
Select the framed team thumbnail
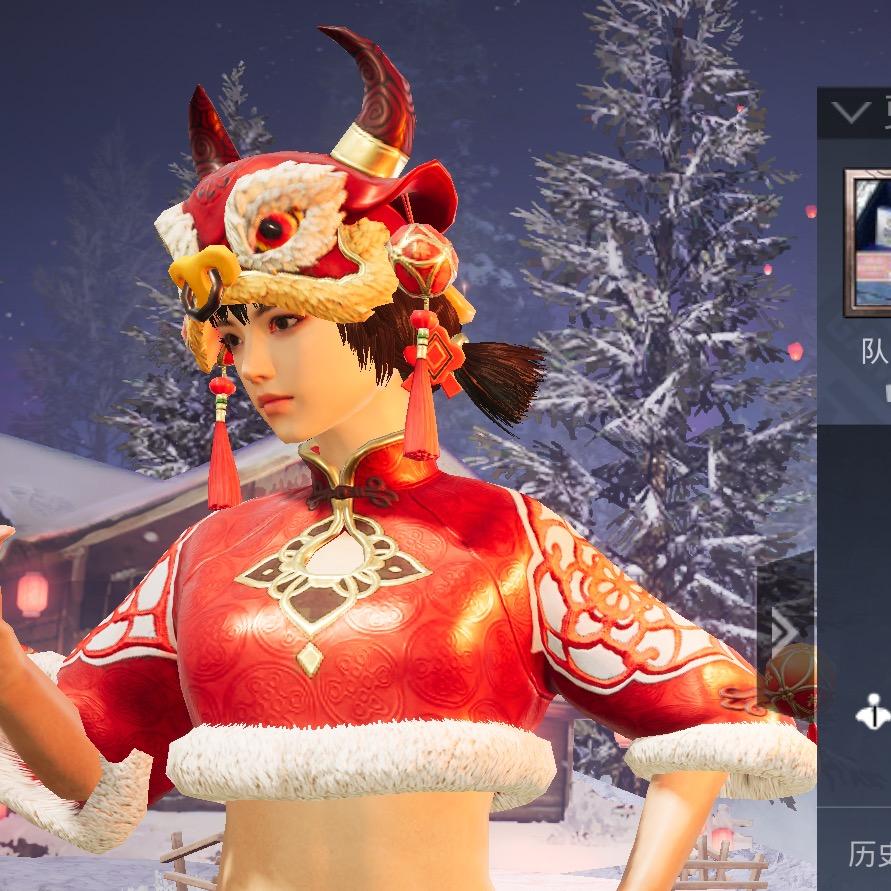coord(868,242)
